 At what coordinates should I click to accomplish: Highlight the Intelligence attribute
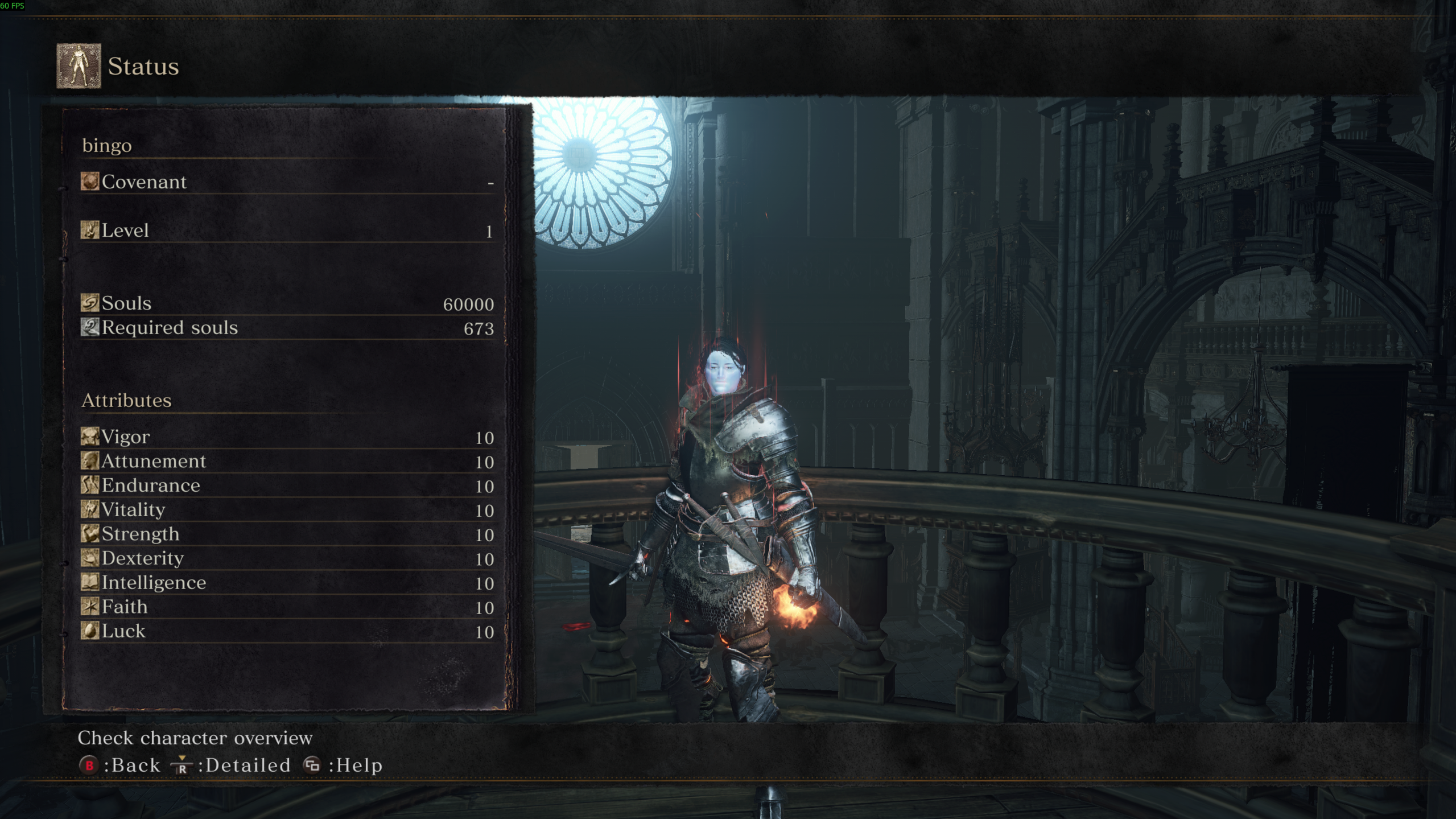tap(287, 583)
